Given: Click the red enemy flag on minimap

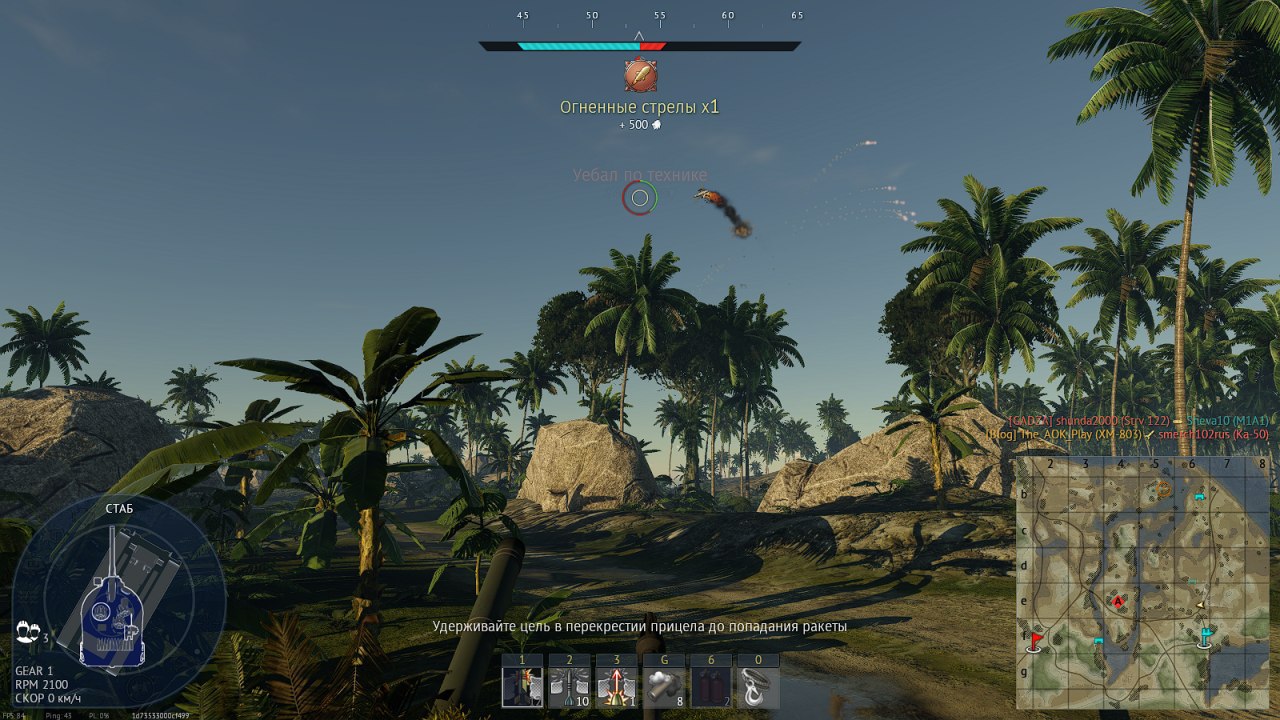Looking at the screenshot, I should (1036, 639).
